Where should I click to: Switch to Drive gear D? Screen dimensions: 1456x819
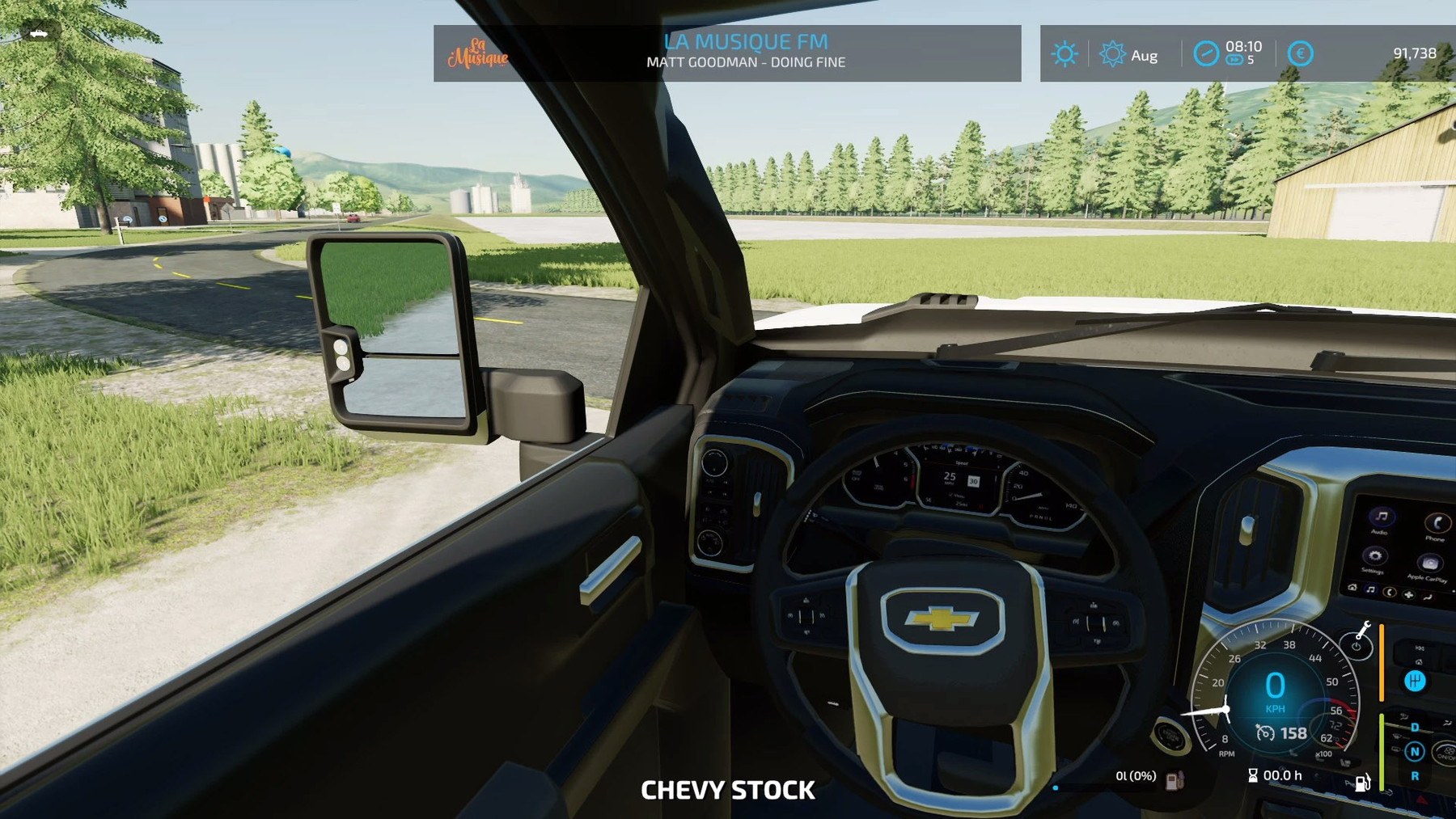click(1415, 727)
